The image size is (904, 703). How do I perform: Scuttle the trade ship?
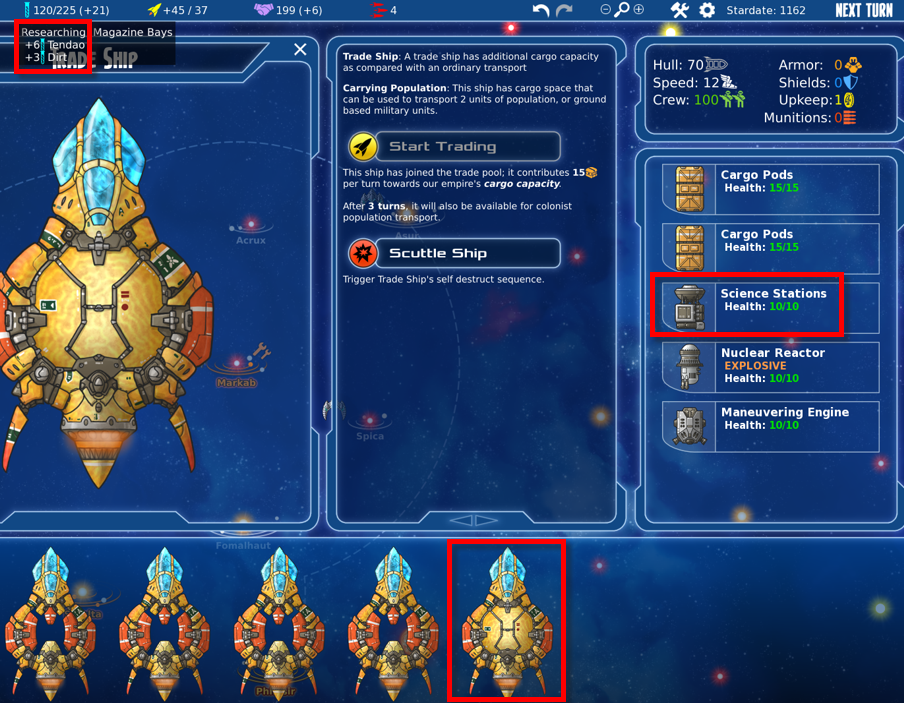coord(454,253)
